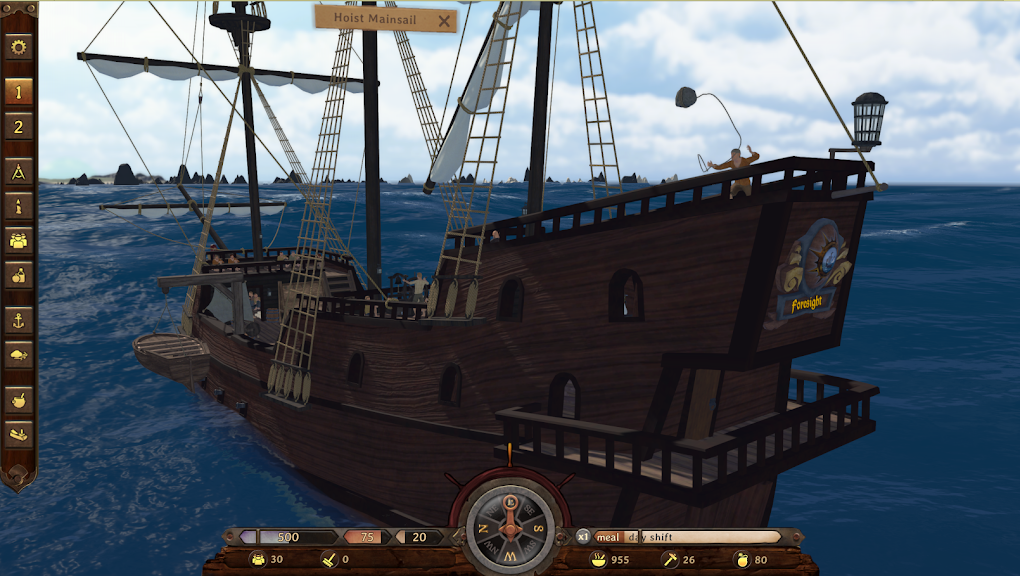Screen dimensions: 1020x576
Task: Open the gear settings menu
Action: coord(19,47)
